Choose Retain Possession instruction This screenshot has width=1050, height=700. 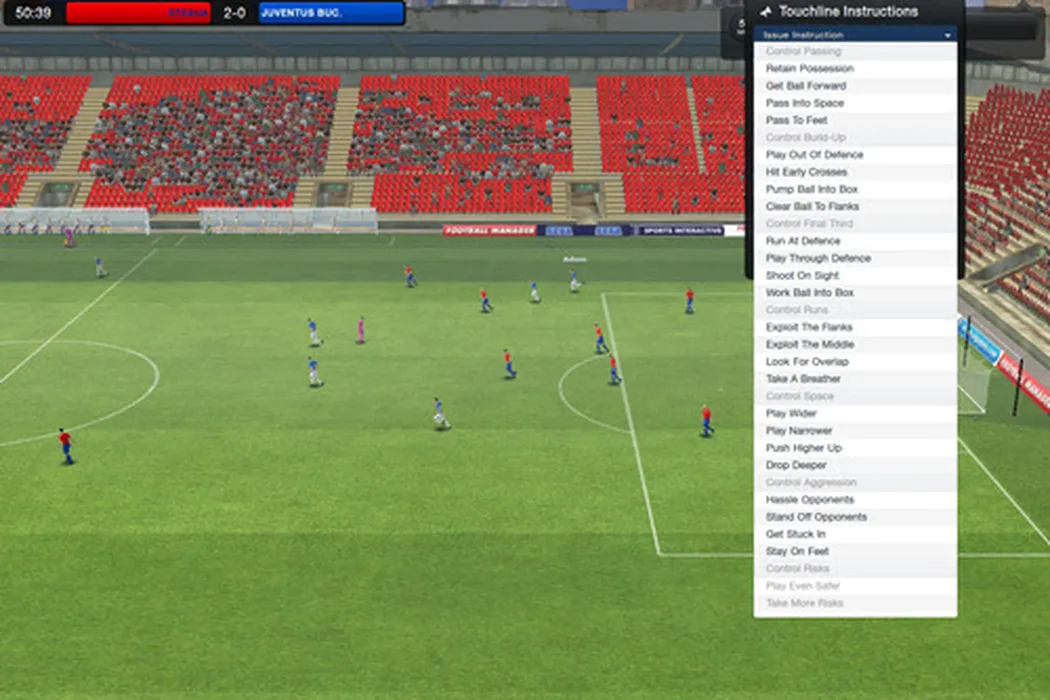(x=810, y=69)
